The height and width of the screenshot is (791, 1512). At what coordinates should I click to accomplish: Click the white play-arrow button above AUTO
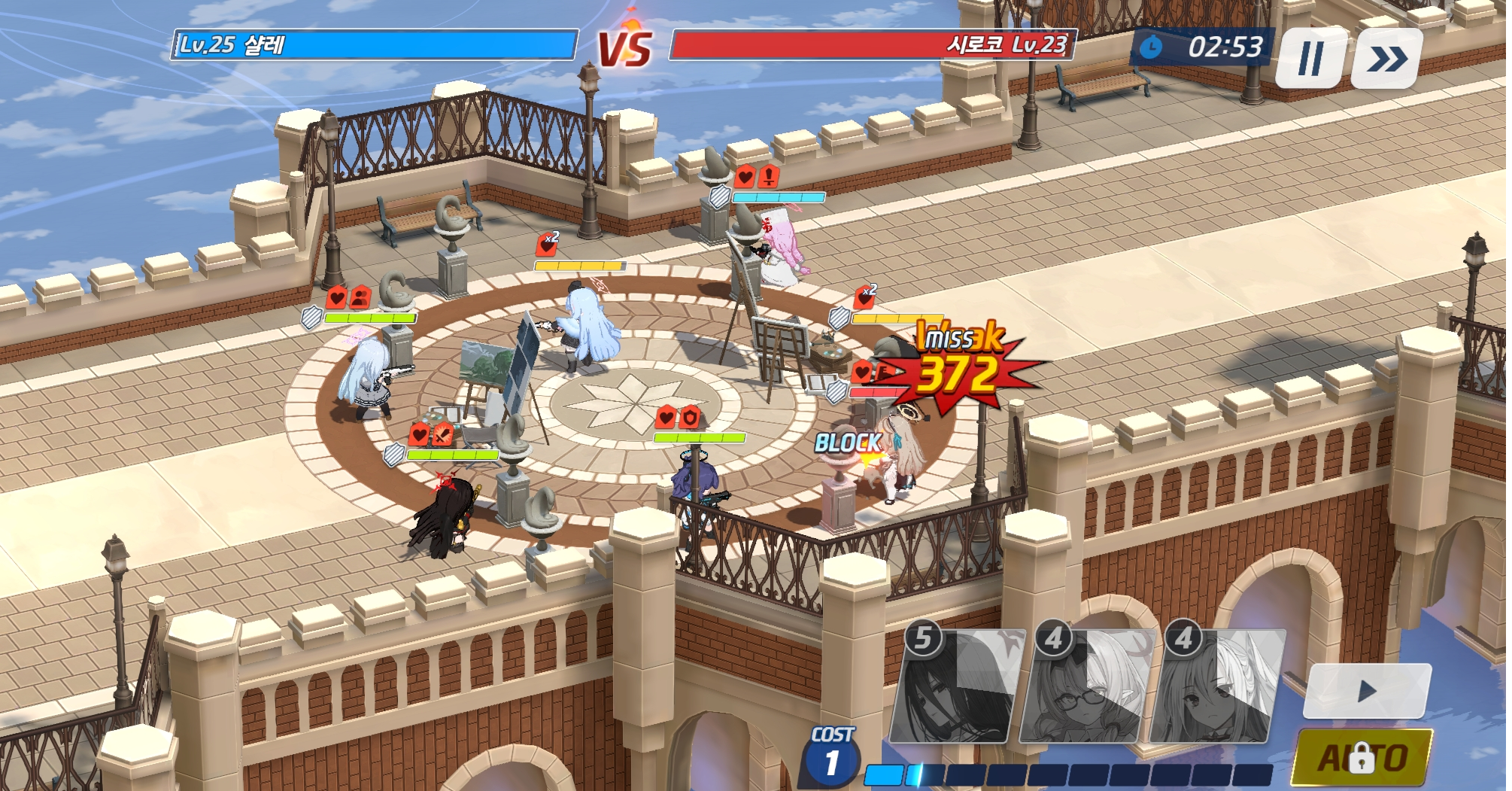point(1367,691)
